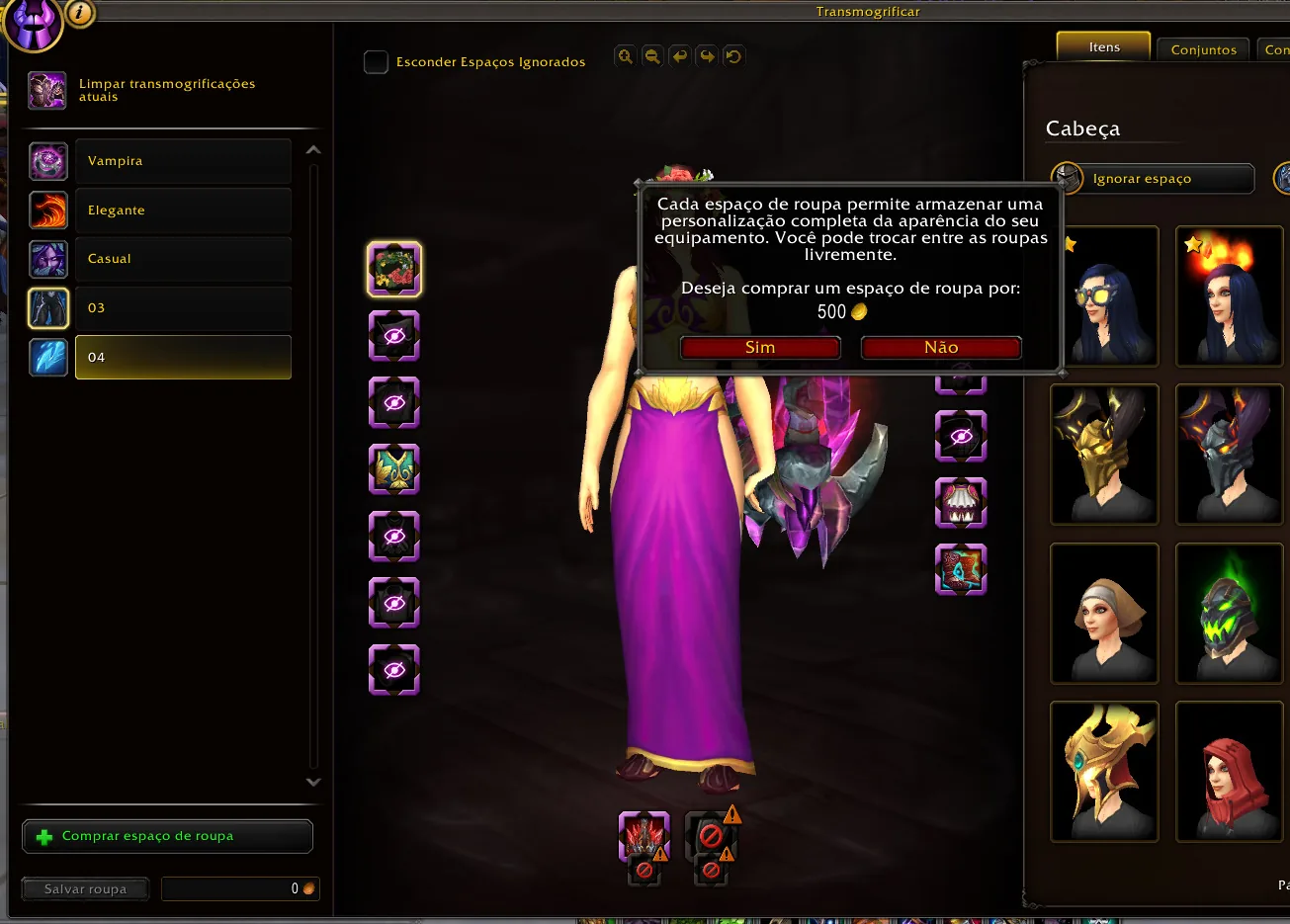Select the green flaming skull helmet thumbnail
Screen dimensions: 1290x924
pos(1229,614)
